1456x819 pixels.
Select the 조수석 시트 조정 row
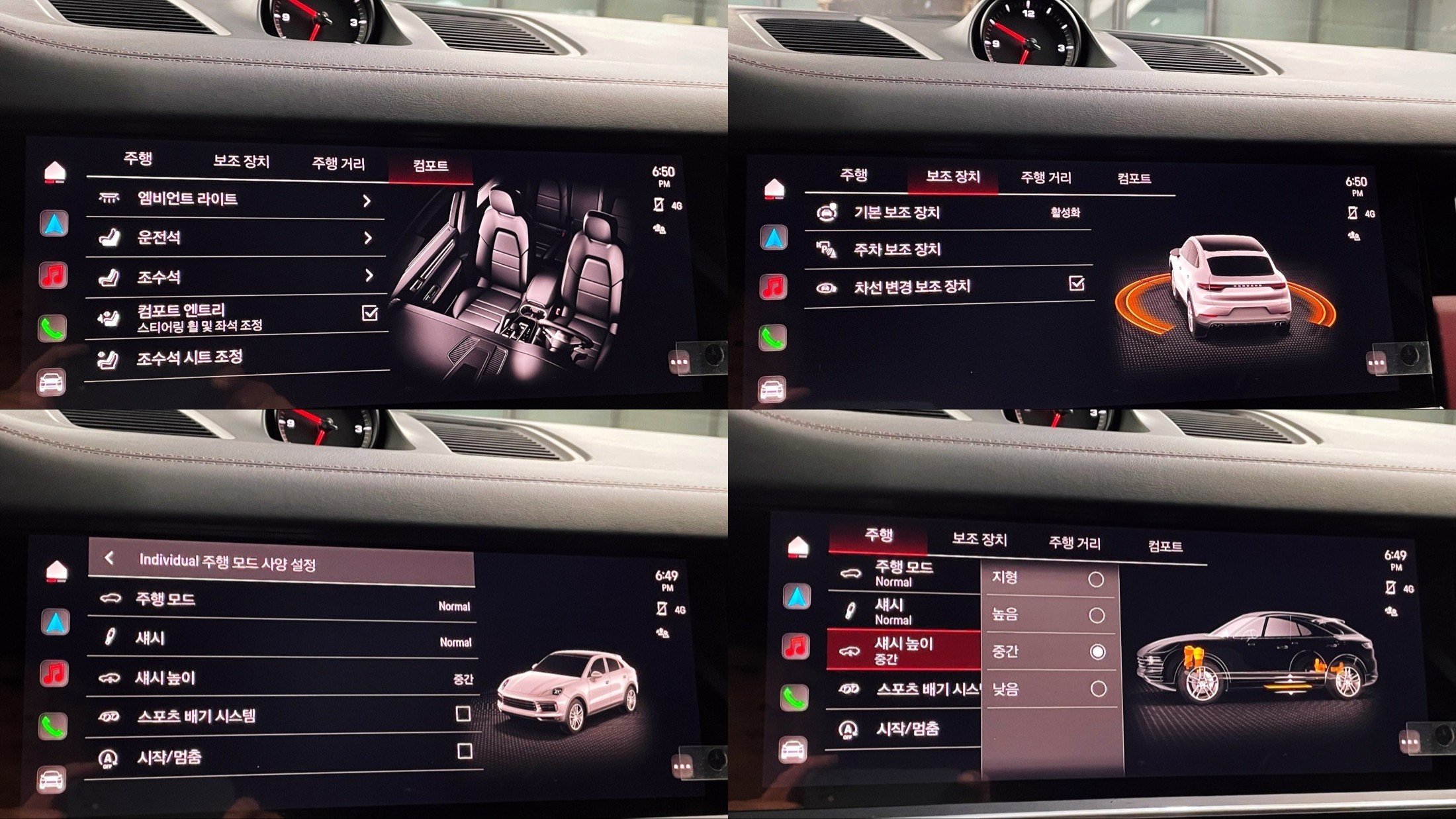tap(235, 358)
